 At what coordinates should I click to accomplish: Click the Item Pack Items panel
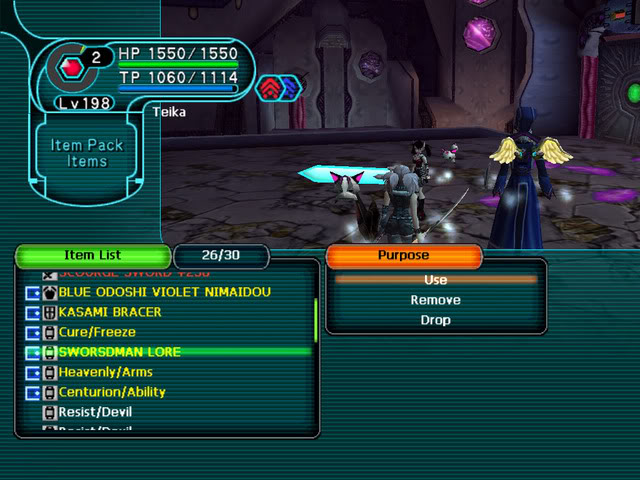click(87, 153)
